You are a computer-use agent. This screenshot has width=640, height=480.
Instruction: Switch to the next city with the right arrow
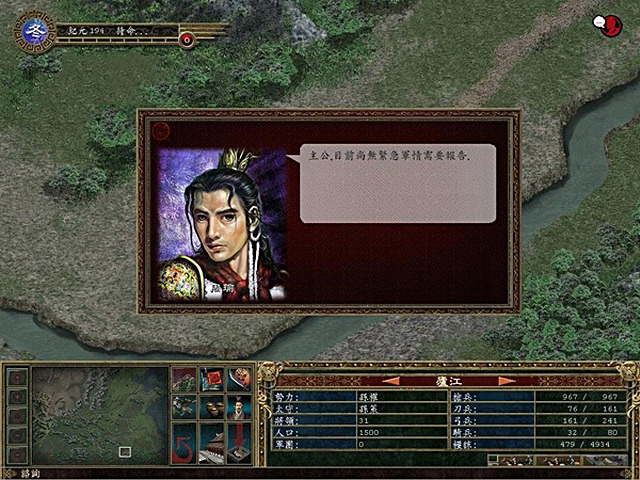click(507, 380)
